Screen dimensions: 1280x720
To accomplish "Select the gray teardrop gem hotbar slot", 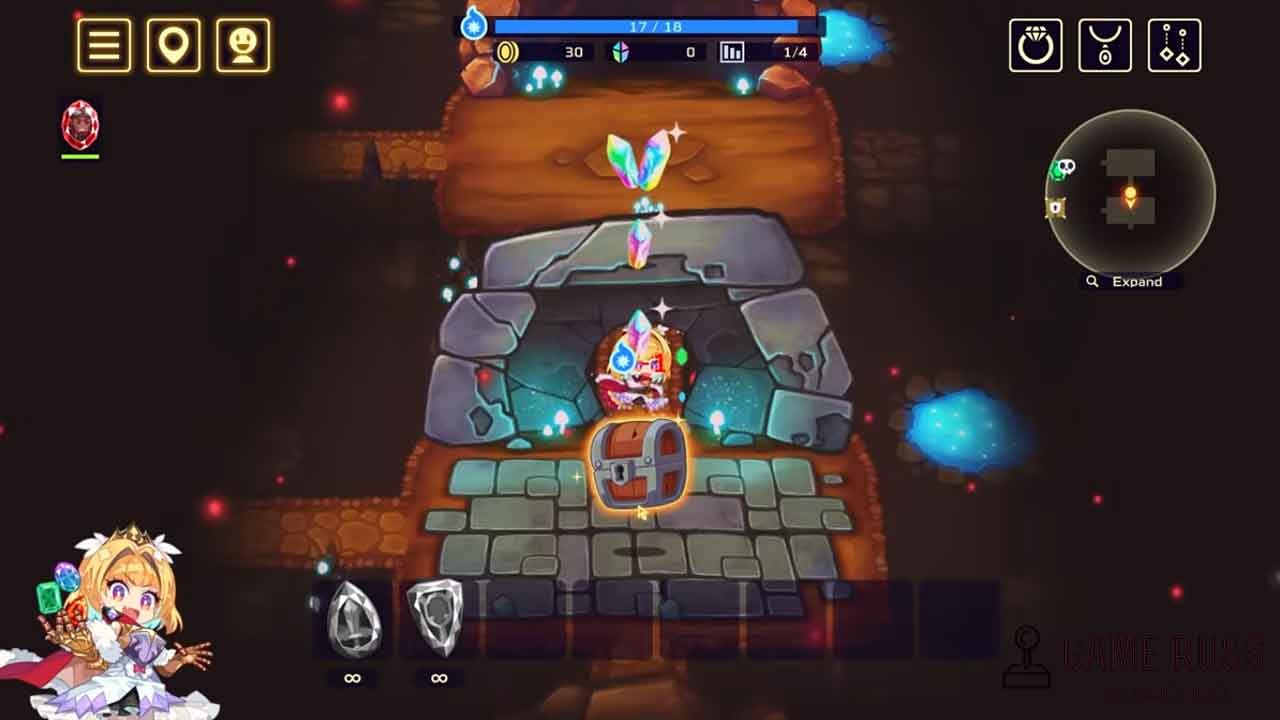I will [x=352, y=620].
